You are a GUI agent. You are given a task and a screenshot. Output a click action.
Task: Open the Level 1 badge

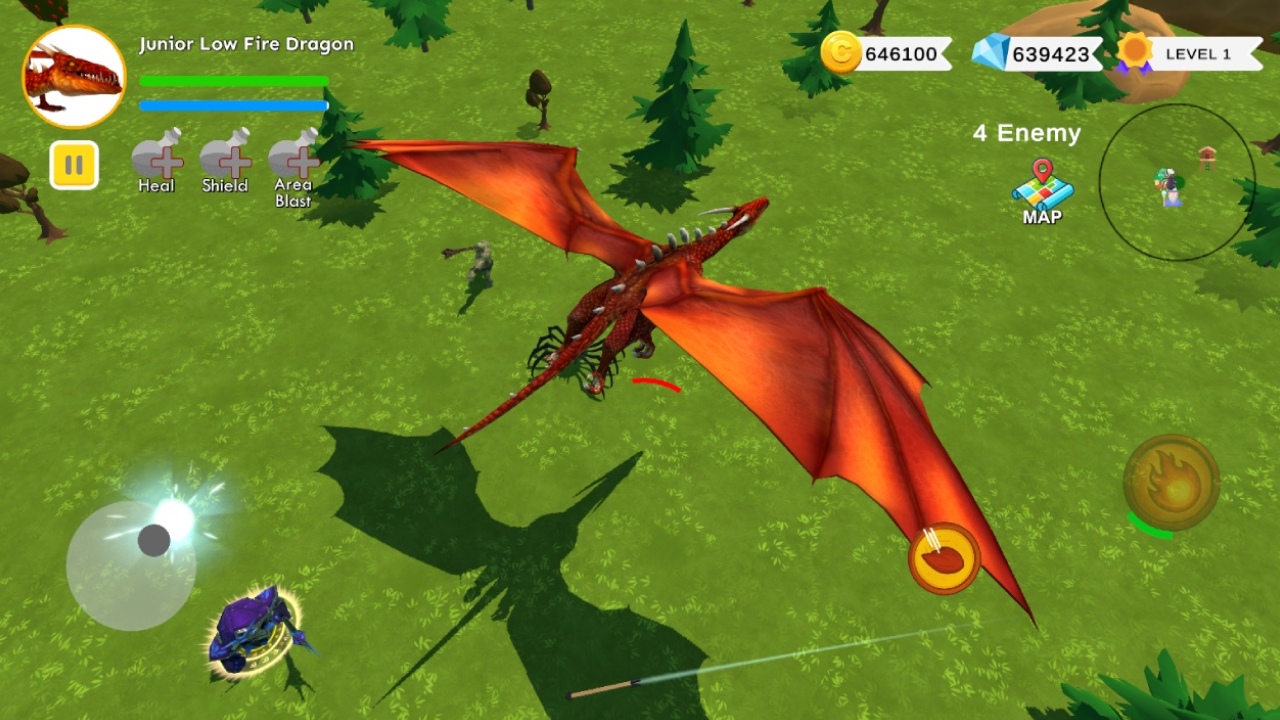pos(1190,54)
